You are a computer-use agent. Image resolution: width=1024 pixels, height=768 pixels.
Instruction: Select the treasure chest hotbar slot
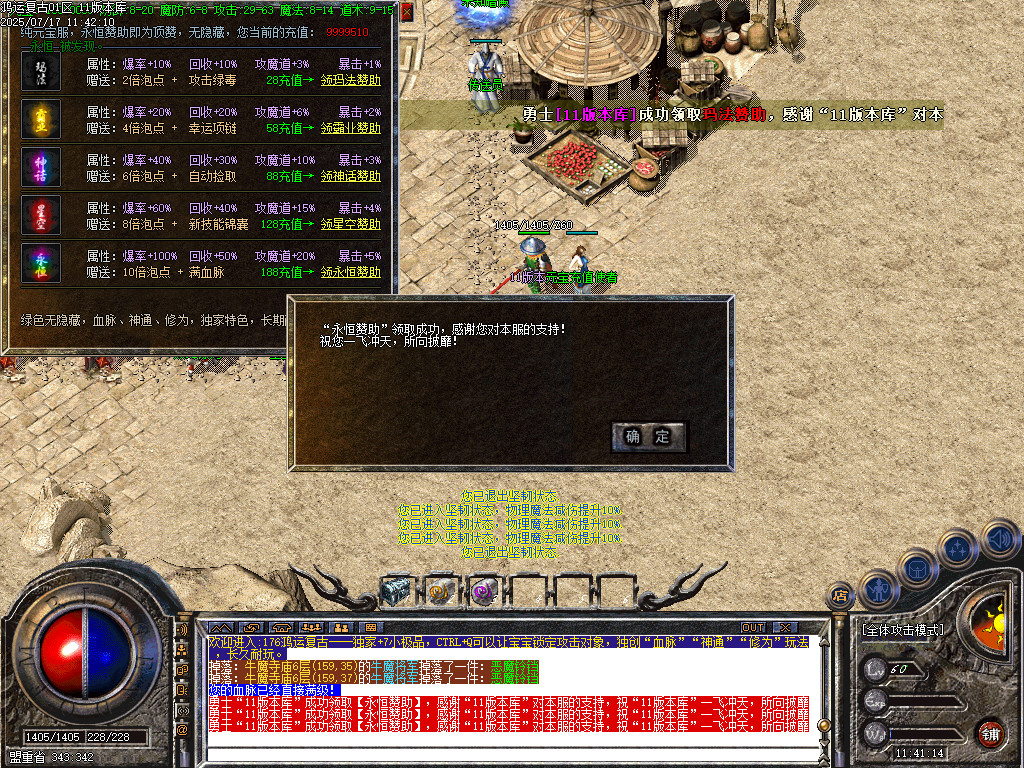(x=397, y=592)
